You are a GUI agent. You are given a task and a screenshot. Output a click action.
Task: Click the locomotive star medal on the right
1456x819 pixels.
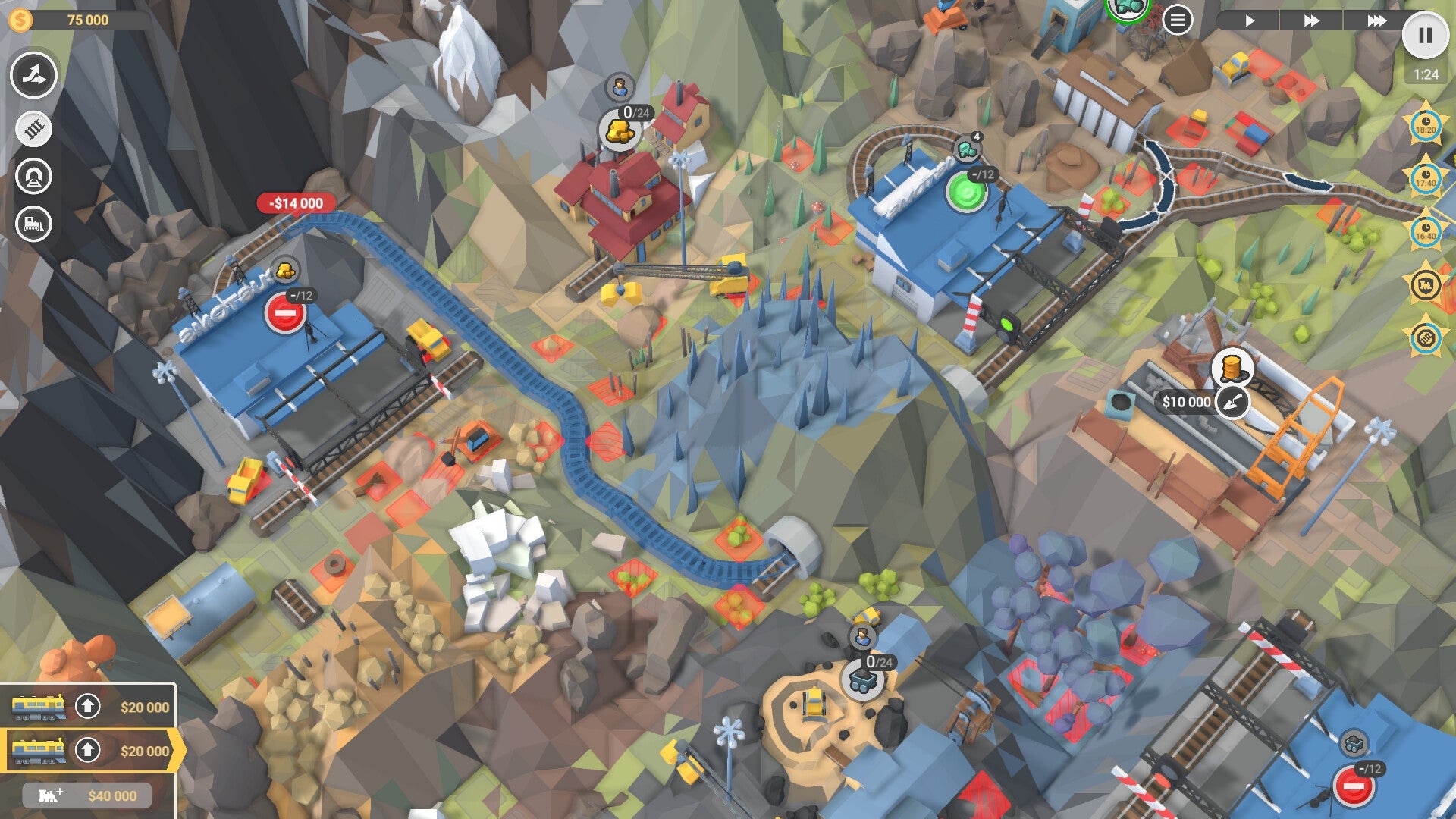tap(1424, 284)
